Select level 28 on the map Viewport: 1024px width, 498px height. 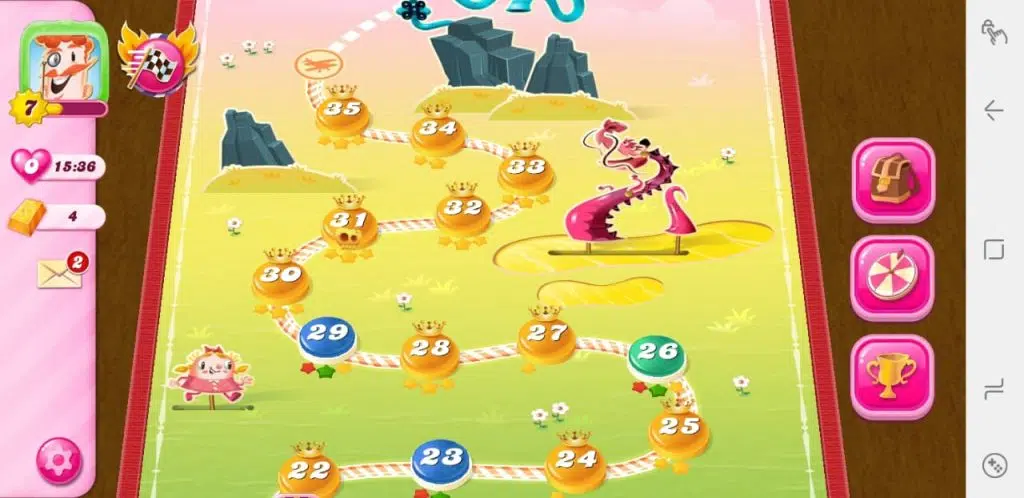pyautogui.click(x=430, y=351)
